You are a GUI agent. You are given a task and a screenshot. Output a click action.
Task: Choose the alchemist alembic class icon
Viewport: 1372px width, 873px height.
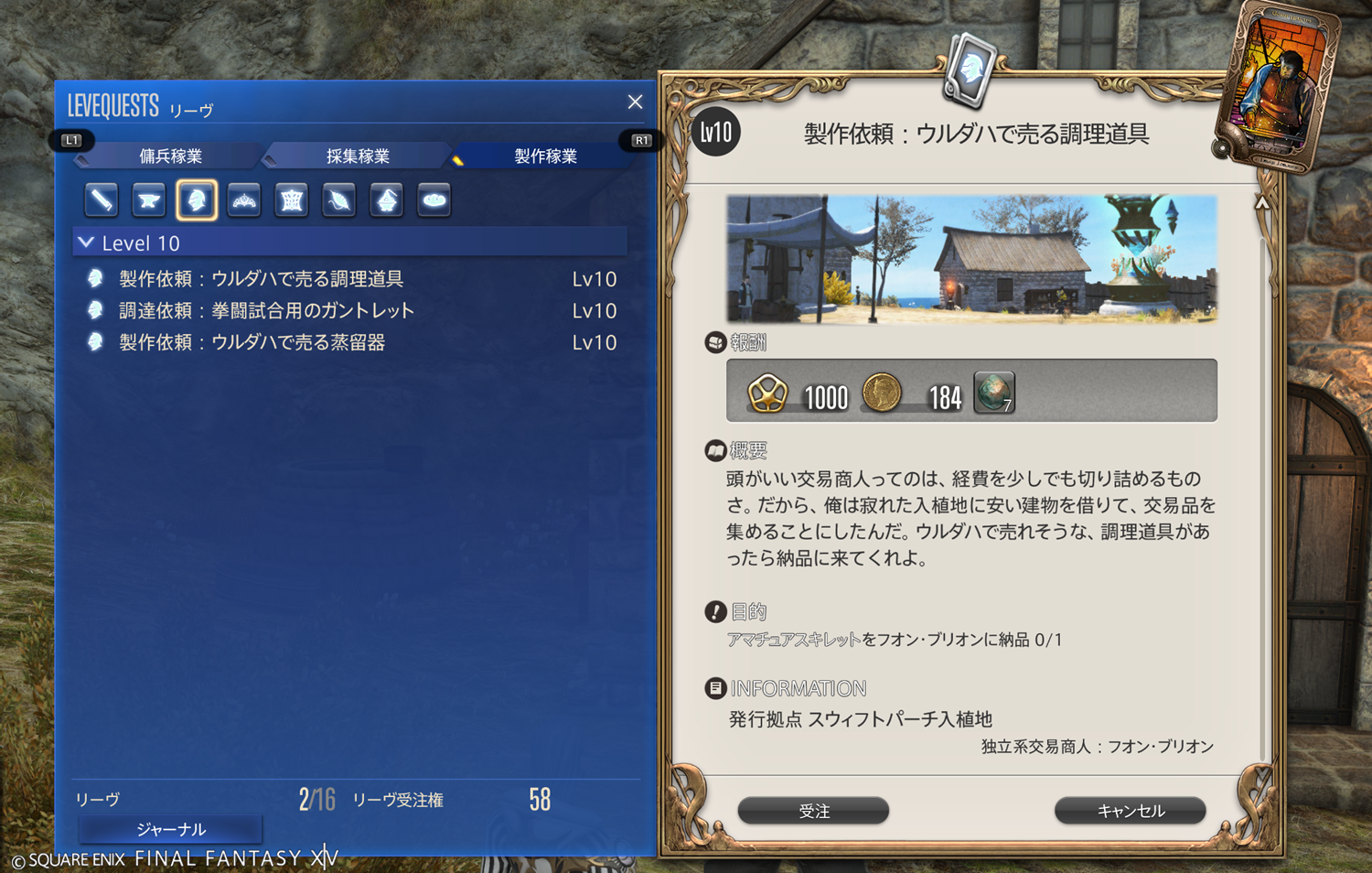(387, 199)
